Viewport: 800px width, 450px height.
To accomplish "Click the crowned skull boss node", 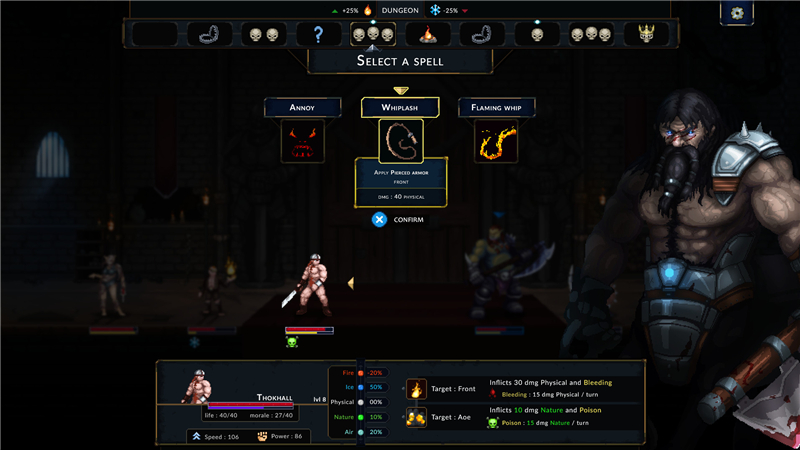I will click(646, 34).
